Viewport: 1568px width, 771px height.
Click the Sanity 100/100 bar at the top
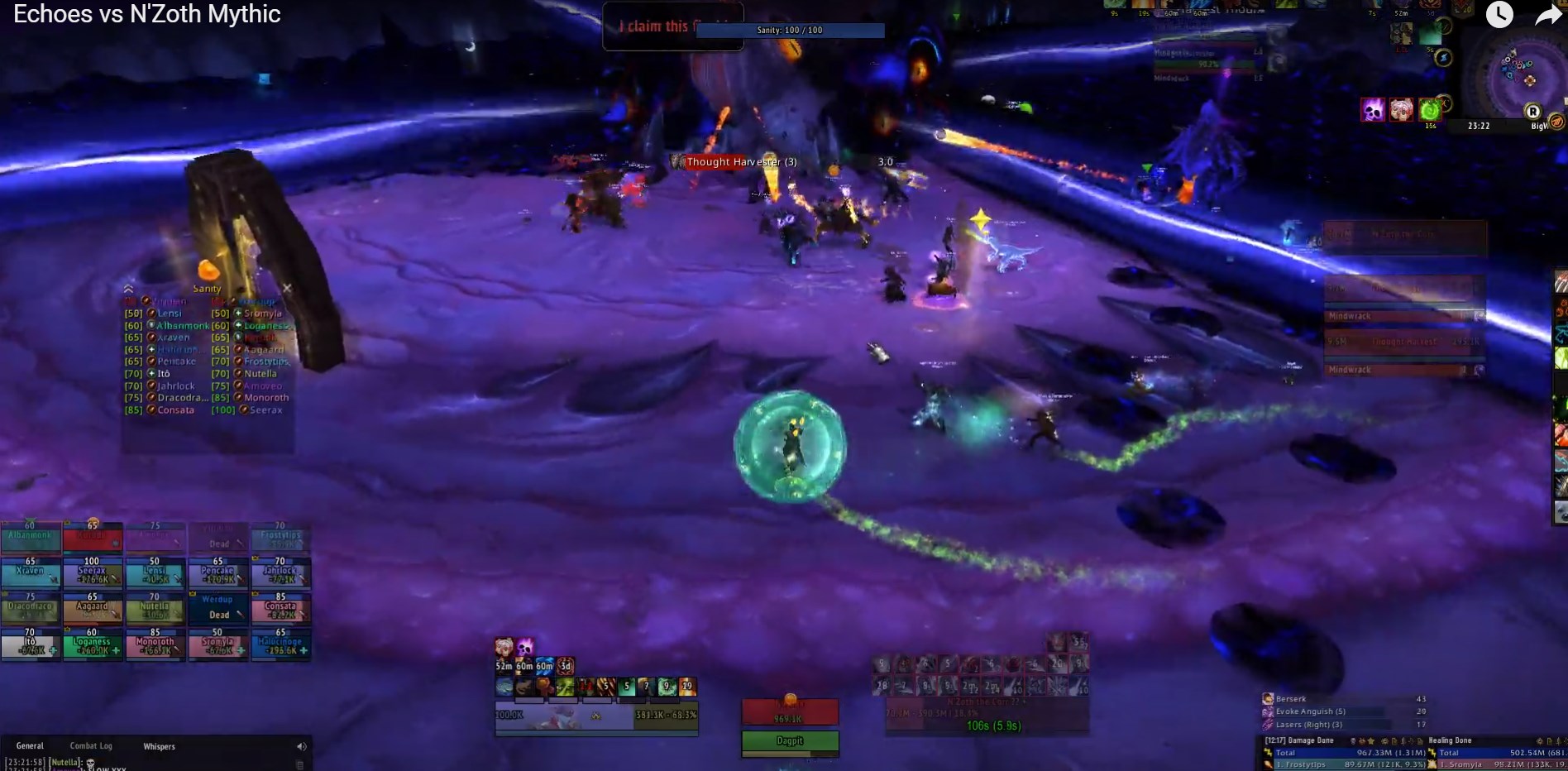point(790,29)
